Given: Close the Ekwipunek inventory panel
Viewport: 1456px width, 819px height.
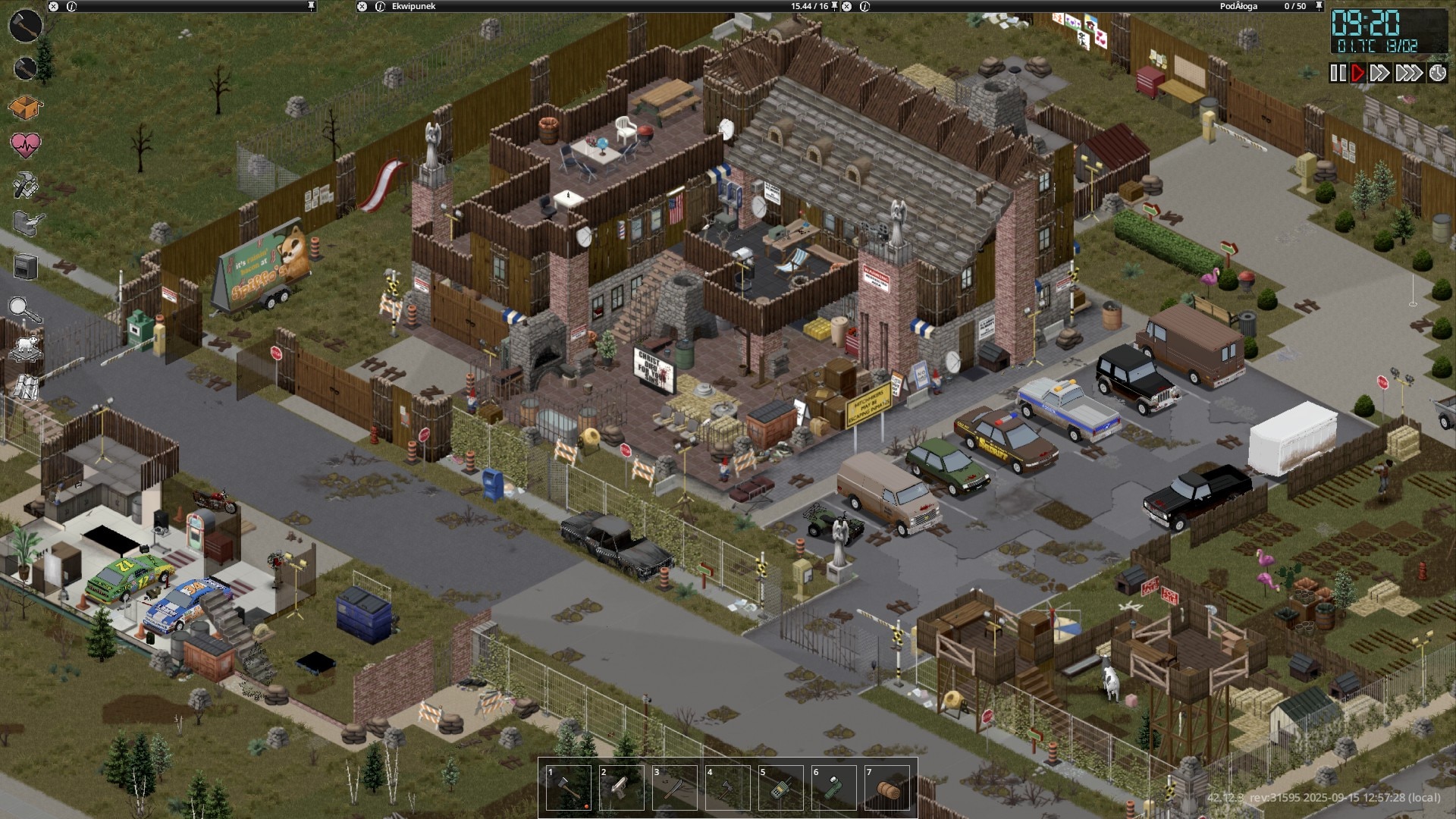Looking at the screenshot, I should 362,6.
